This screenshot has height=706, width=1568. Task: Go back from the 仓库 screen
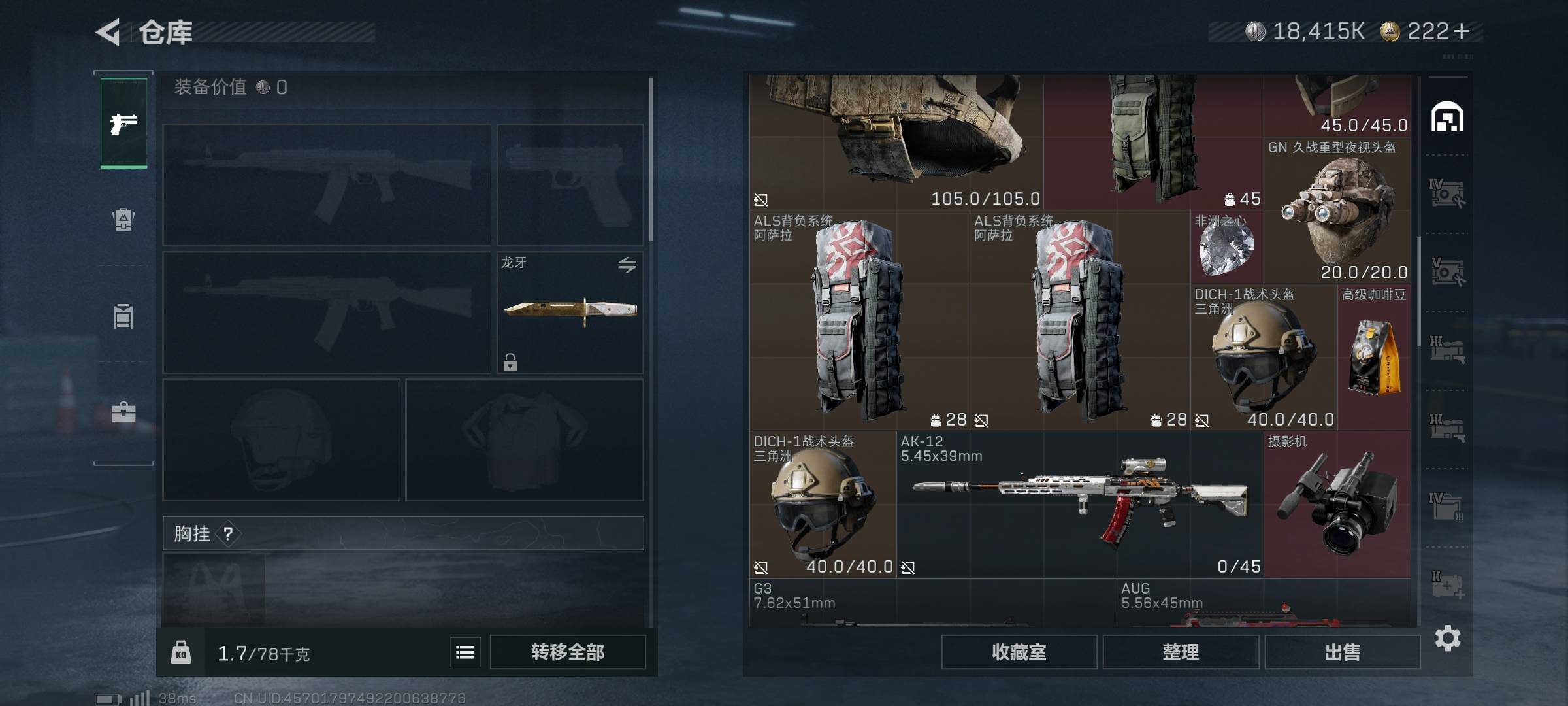(x=108, y=32)
